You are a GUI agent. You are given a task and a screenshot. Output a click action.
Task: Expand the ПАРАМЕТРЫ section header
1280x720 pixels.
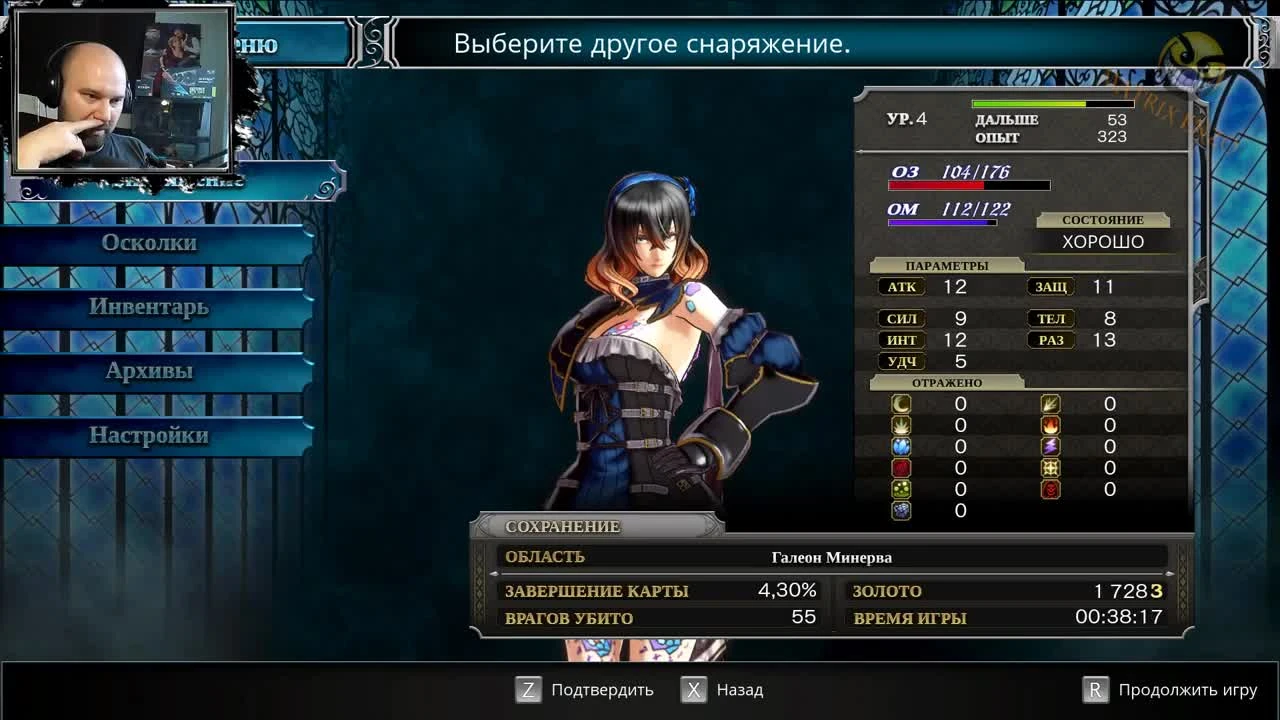click(946, 265)
